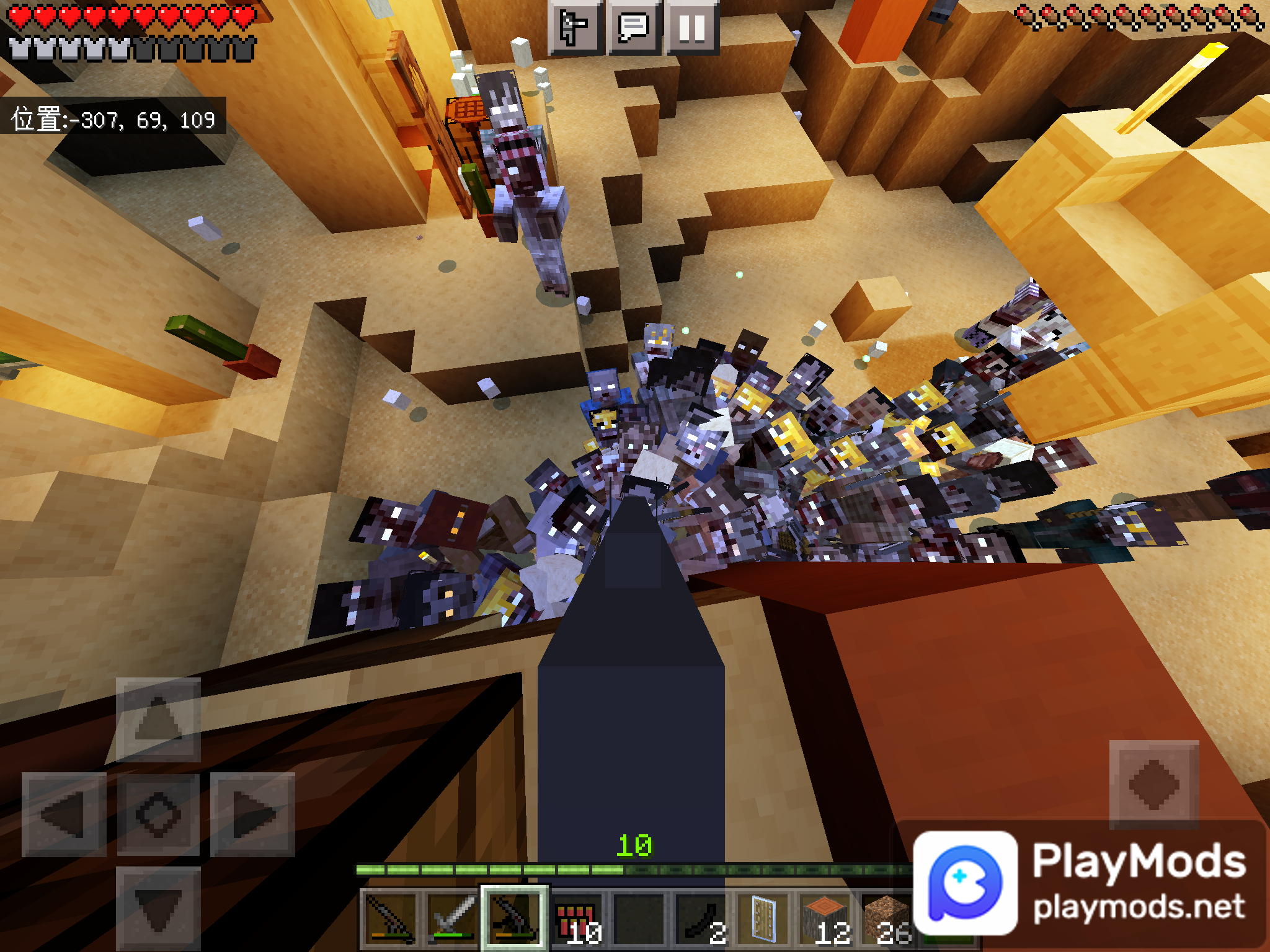Image resolution: width=1270 pixels, height=952 pixels.
Task: Pause the game
Action: click(x=692, y=28)
